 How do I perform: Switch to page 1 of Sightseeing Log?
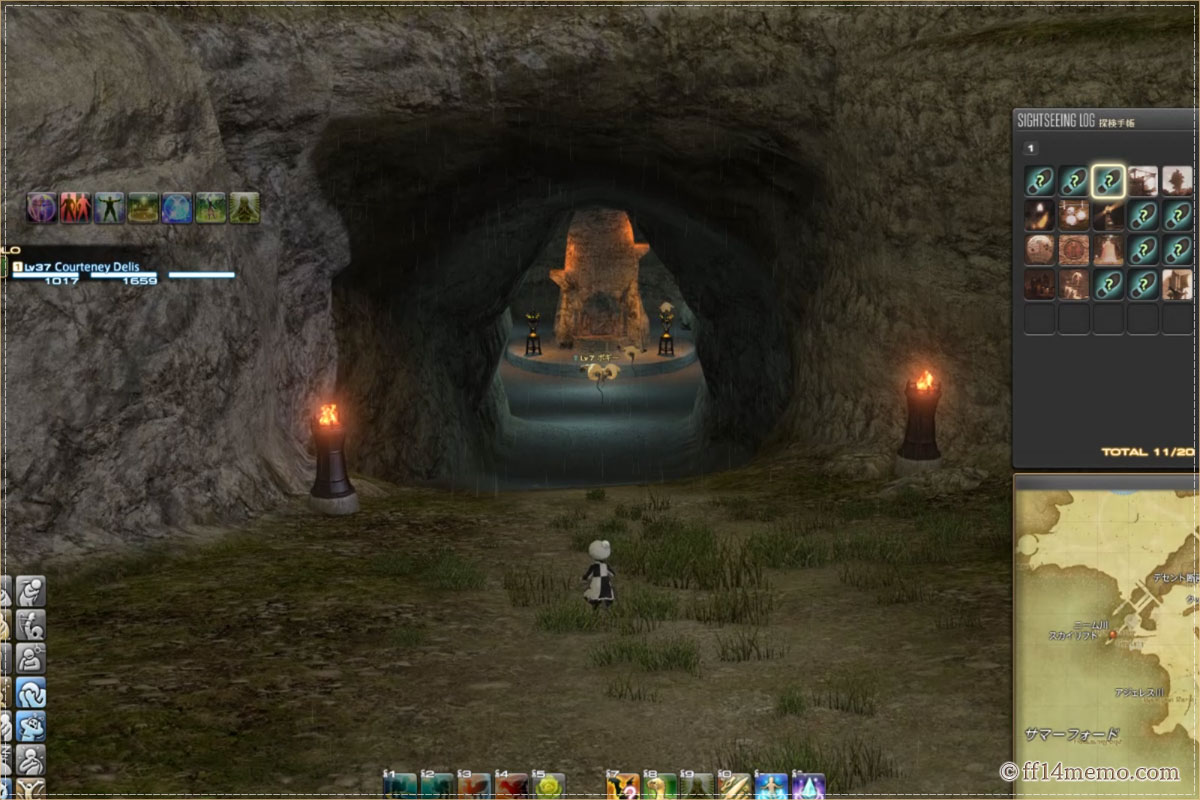1031,148
